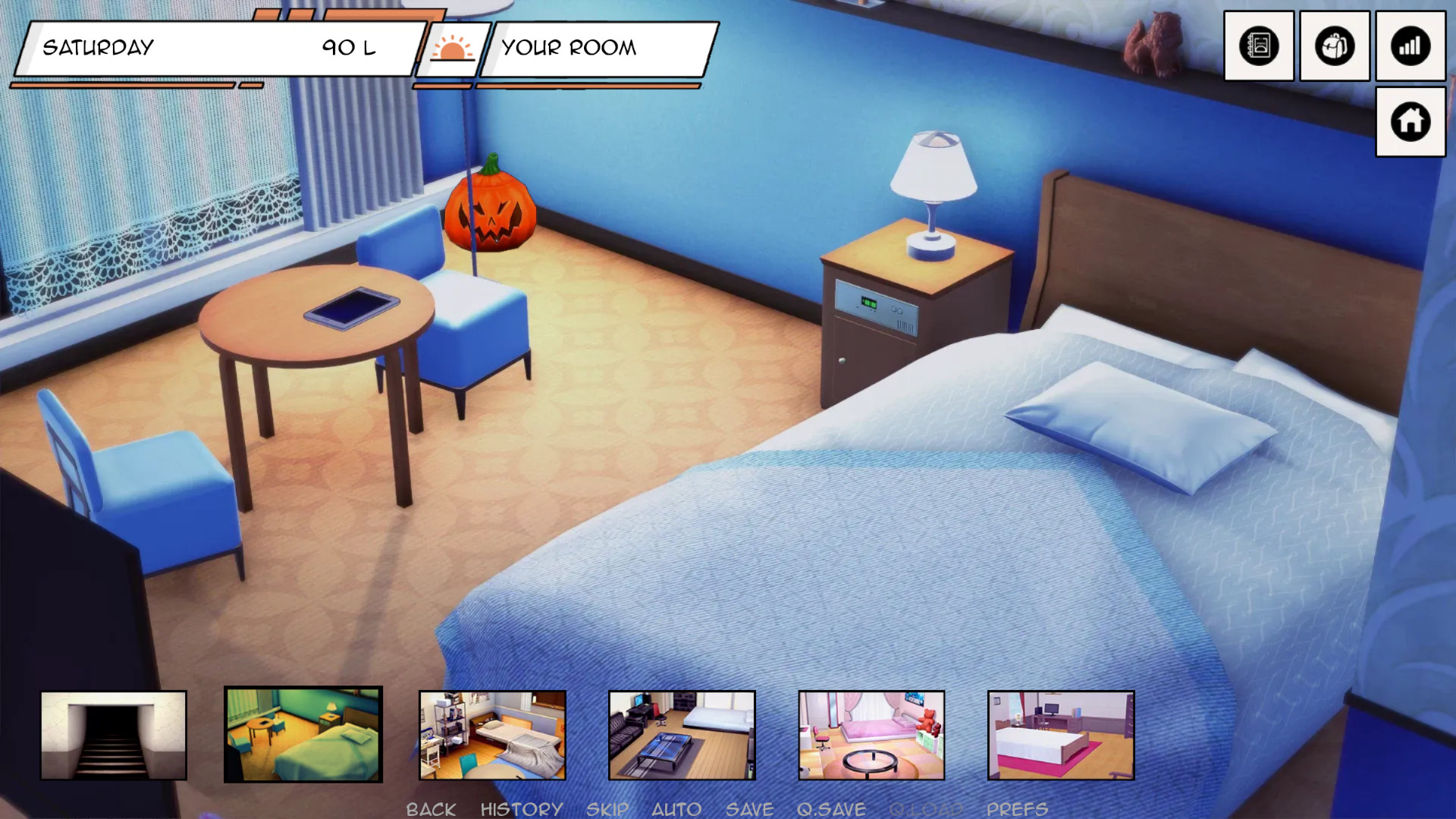Click the home icon button

(1410, 121)
